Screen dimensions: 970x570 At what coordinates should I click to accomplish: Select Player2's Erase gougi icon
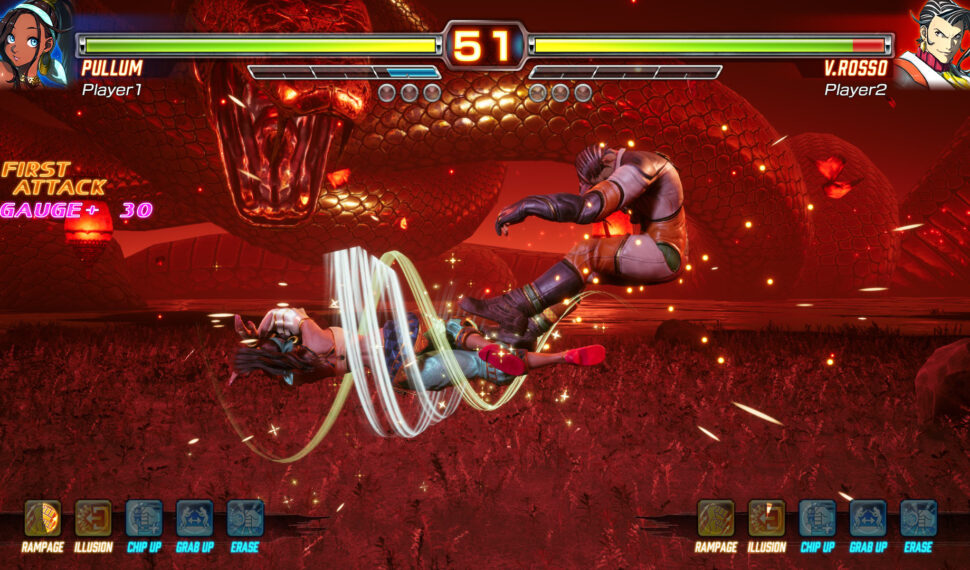pyautogui.click(x=918, y=518)
